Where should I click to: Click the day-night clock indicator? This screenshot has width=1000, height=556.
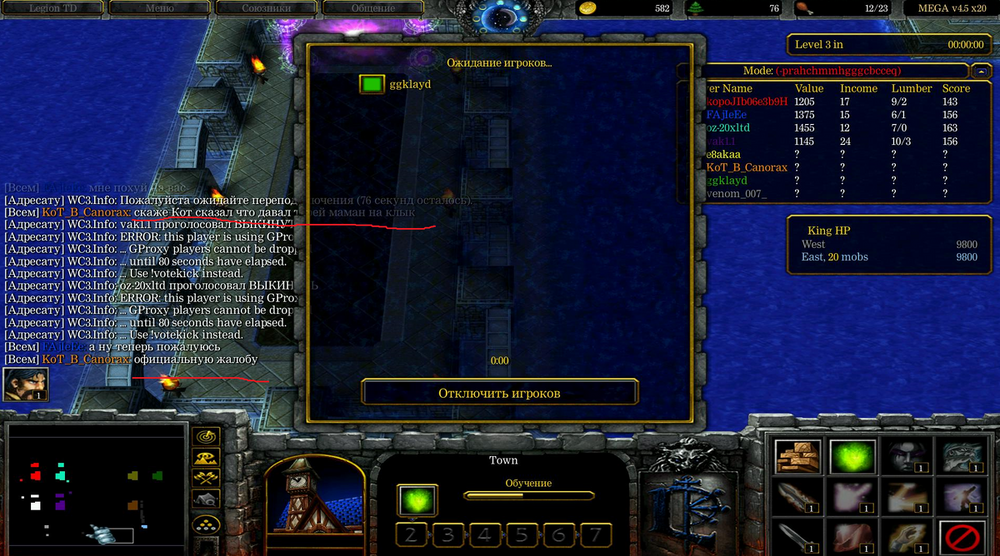pyautogui.click(x=498, y=15)
